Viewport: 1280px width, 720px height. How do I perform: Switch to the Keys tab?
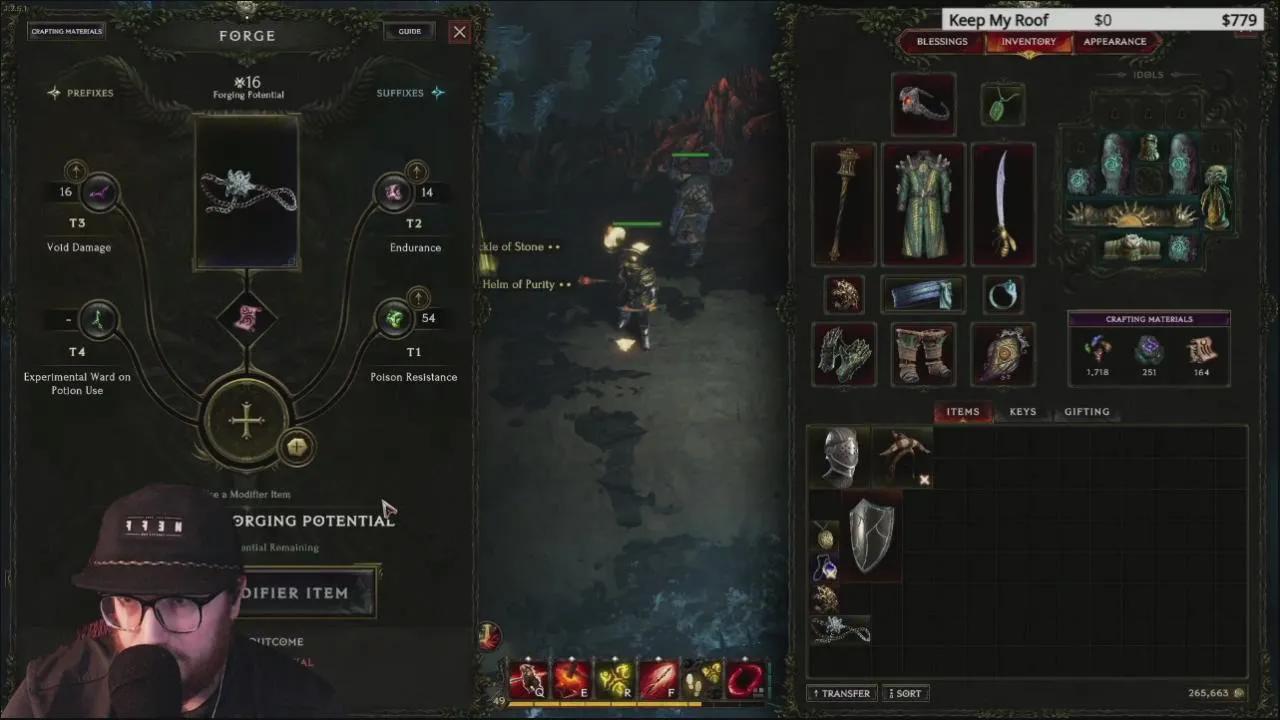click(x=1021, y=411)
